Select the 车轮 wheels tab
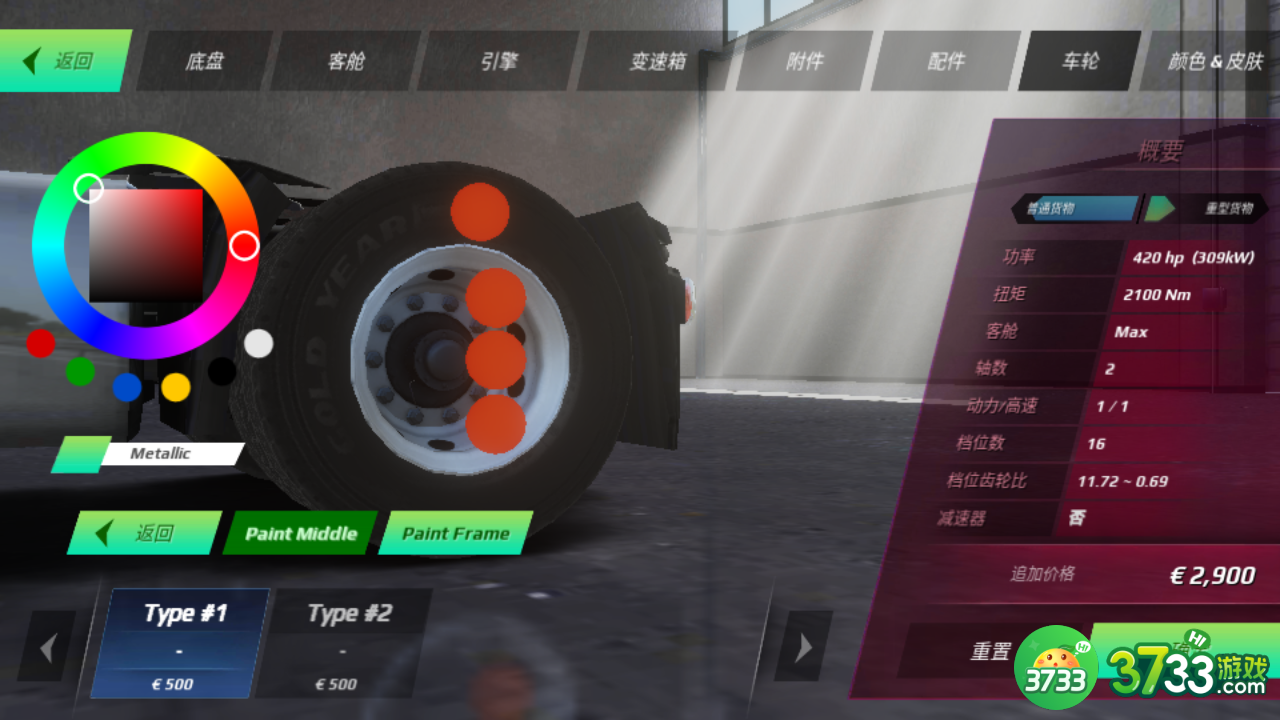 pyautogui.click(x=1080, y=62)
